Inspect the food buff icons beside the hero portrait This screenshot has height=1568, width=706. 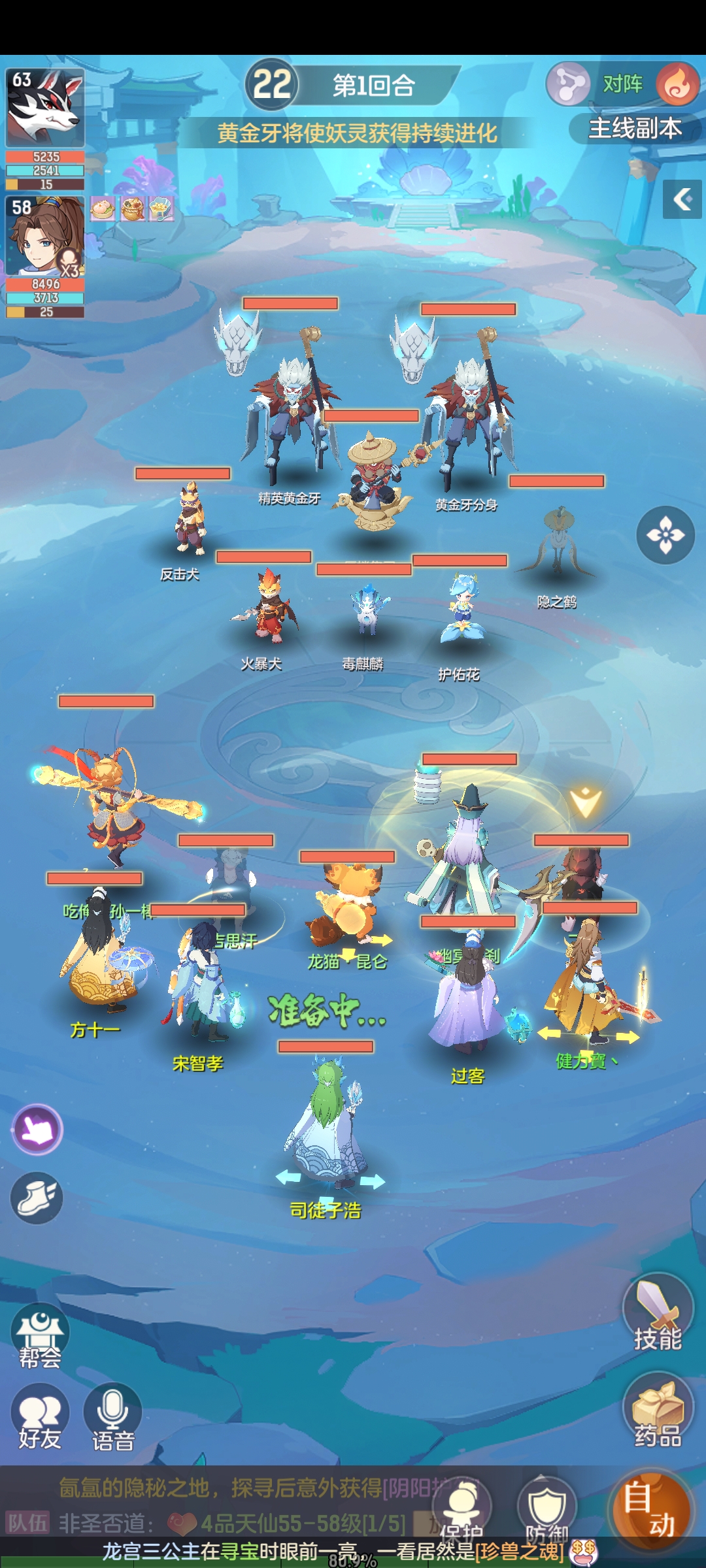click(x=132, y=209)
